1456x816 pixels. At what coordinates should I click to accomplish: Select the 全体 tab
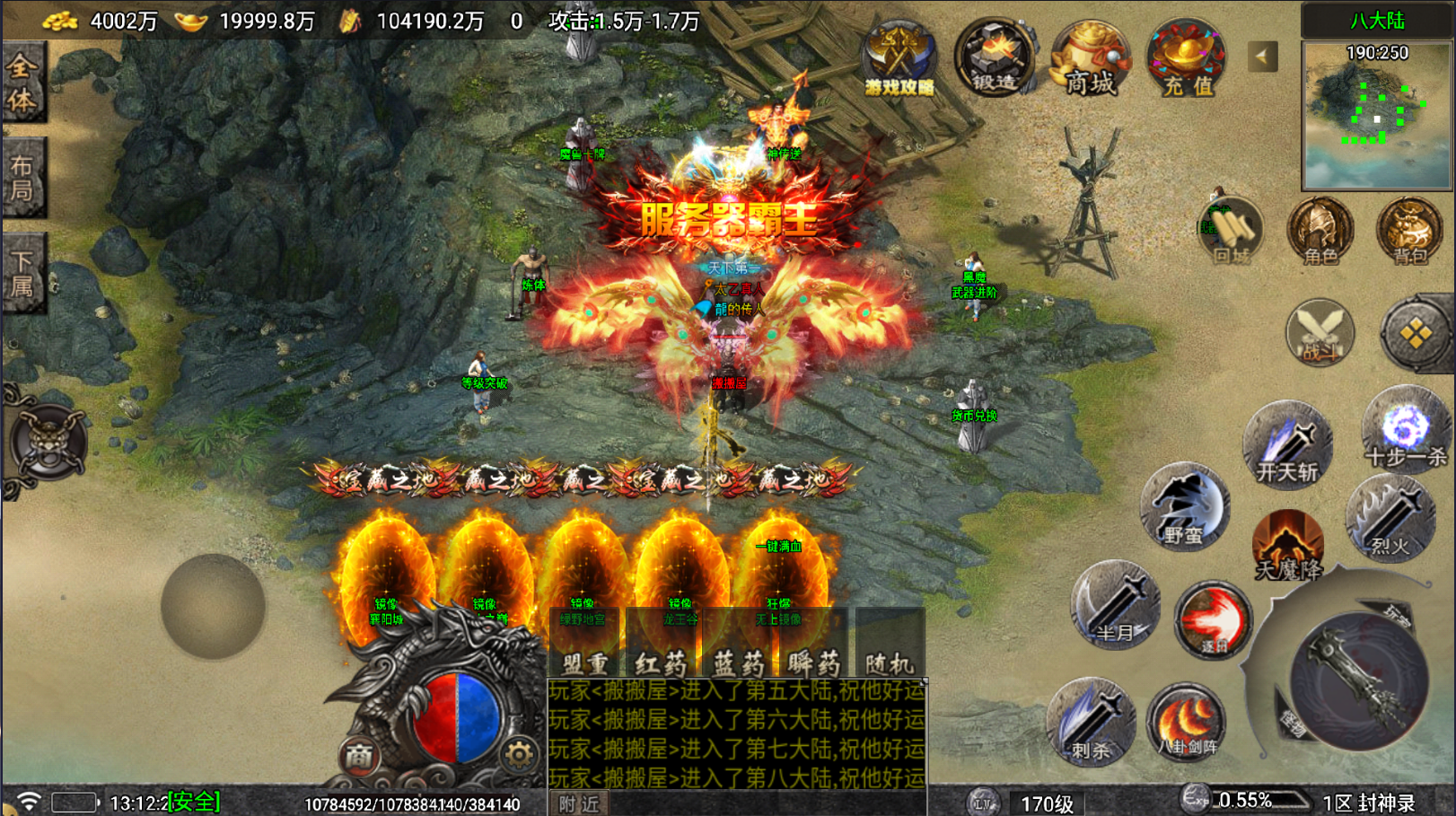pos(22,83)
